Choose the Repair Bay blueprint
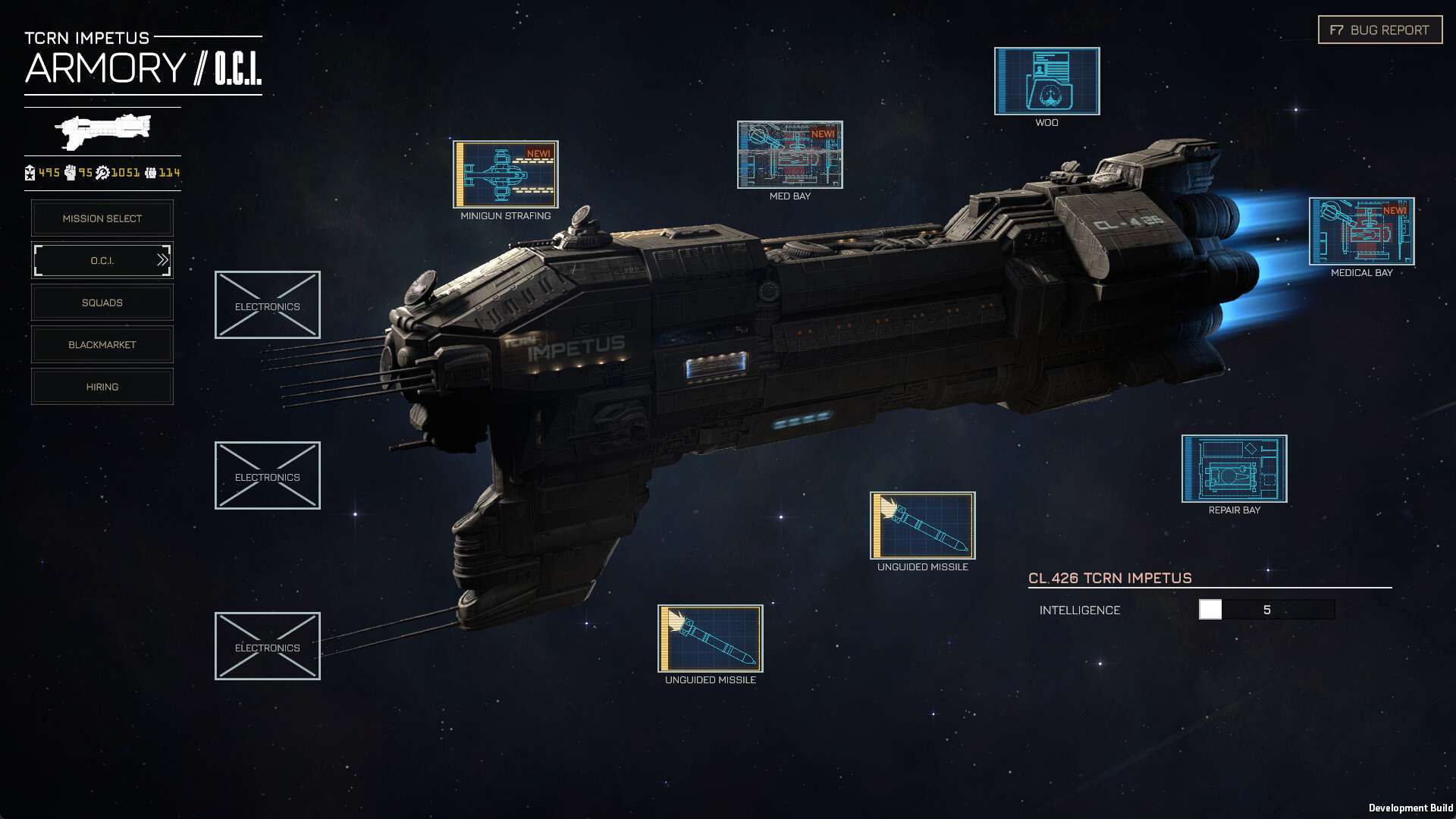1456x819 pixels. point(1234,469)
